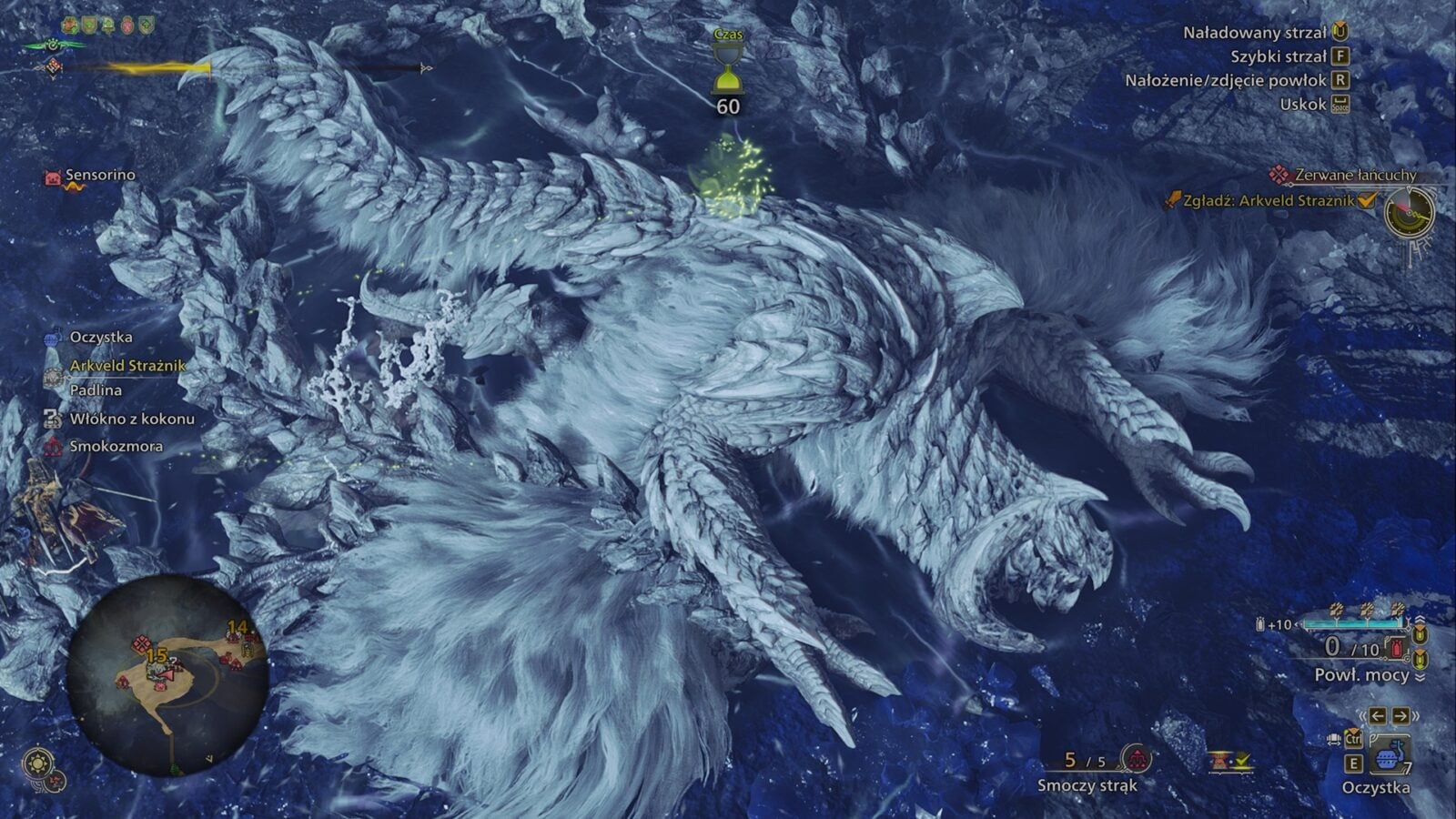
Task: Click the sun time-of-day icon
Action: (39, 762)
